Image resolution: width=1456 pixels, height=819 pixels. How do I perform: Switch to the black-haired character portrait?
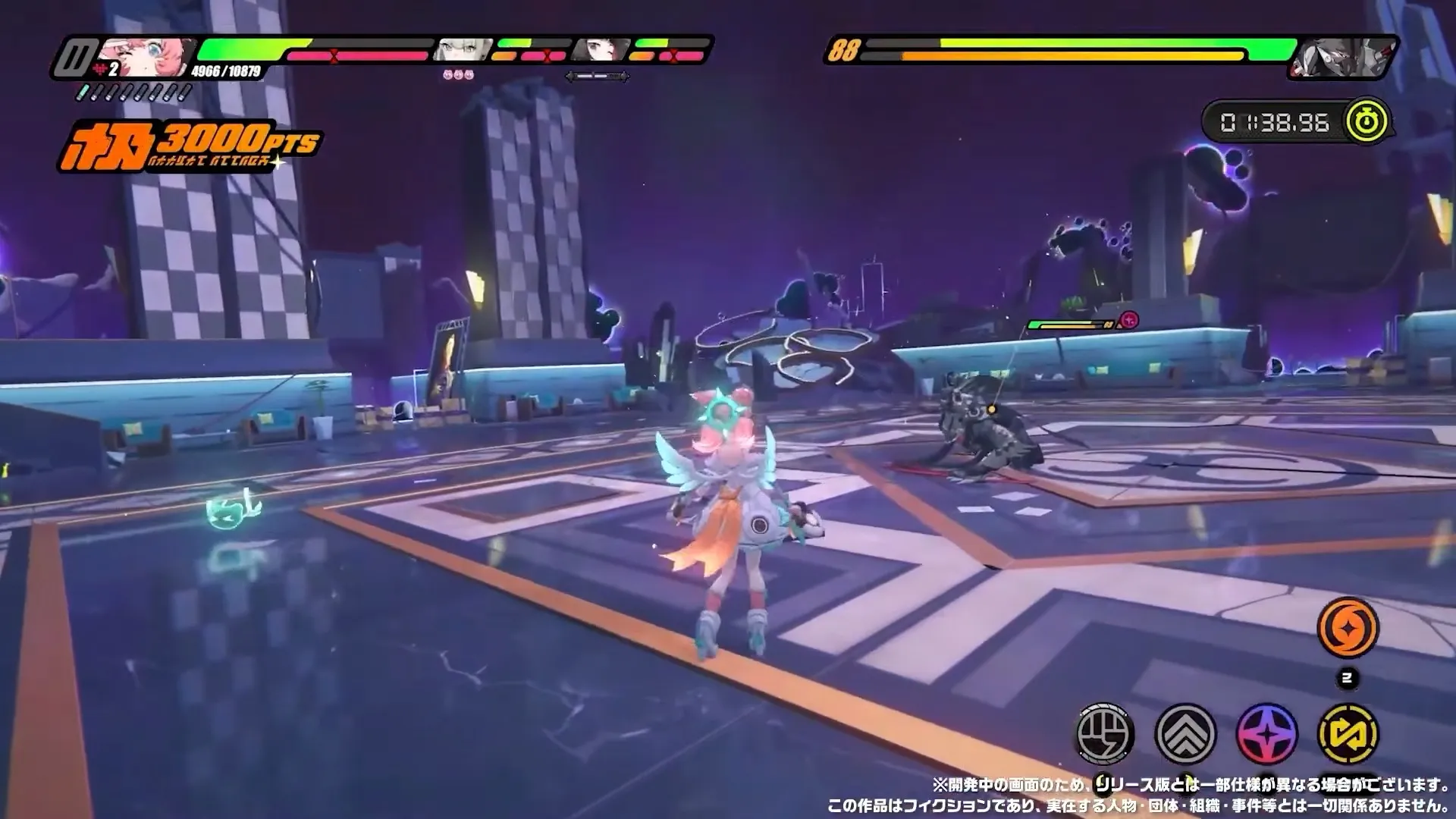pyautogui.click(x=601, y=49)
